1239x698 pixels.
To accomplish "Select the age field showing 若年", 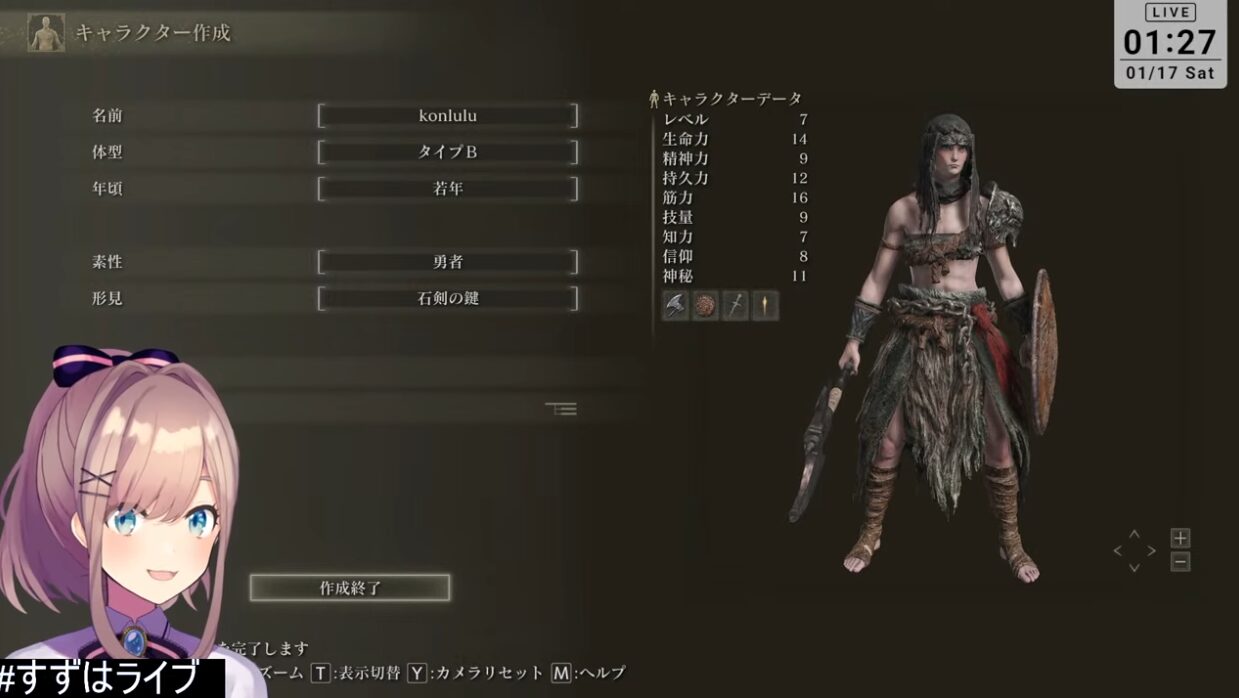I will pos(447,189).
